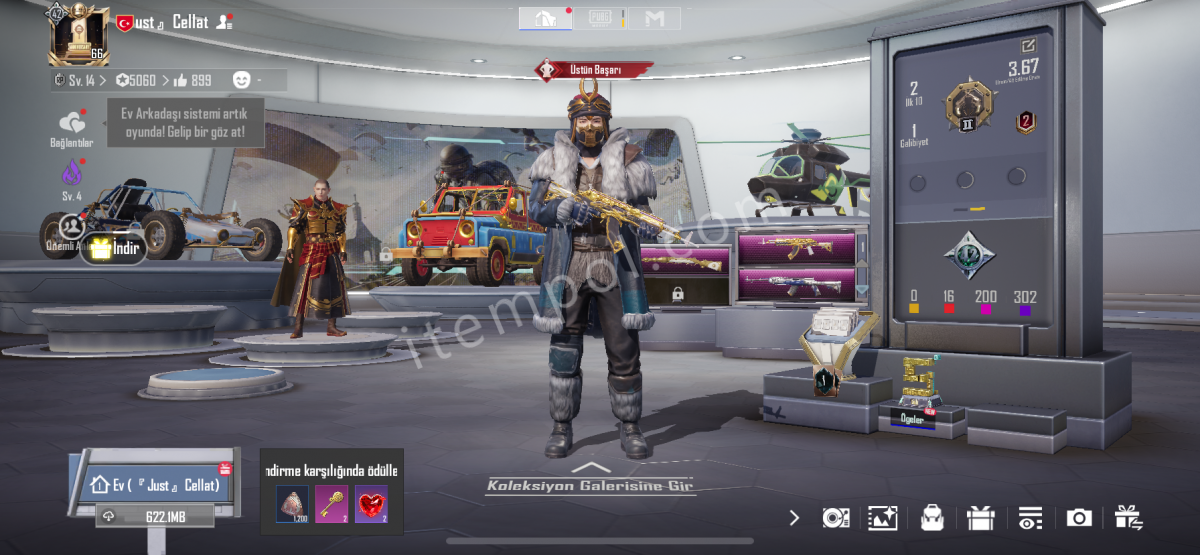The height and width of the screenshot is (555, 1200).
Task: Open the Bağlantılar connections icon
Action: pyautogui.click(x=72, y=126)
